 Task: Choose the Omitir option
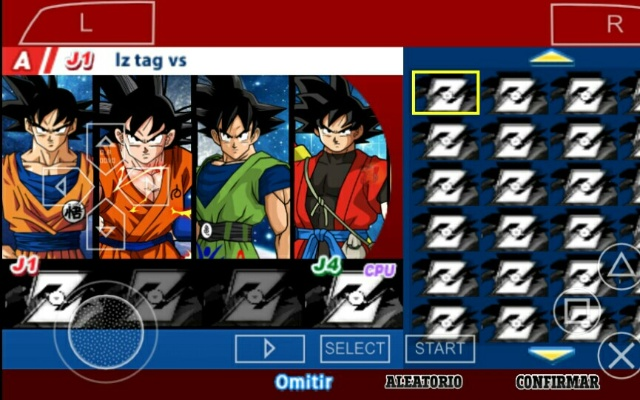point(303,382)
